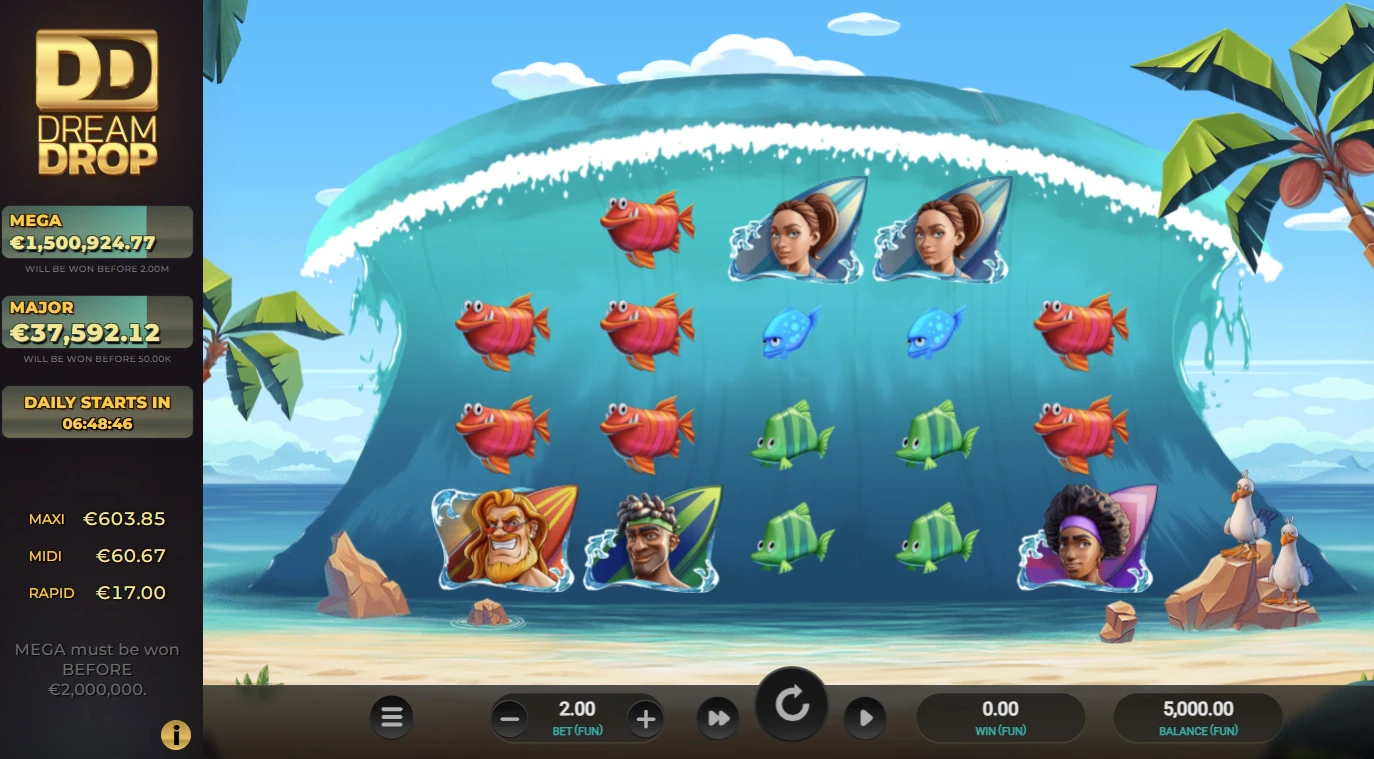Increase the bet using the plus icon
The height and width of the screenshot is (759, 1374).
pyautogui.click(x=646, y=717)
